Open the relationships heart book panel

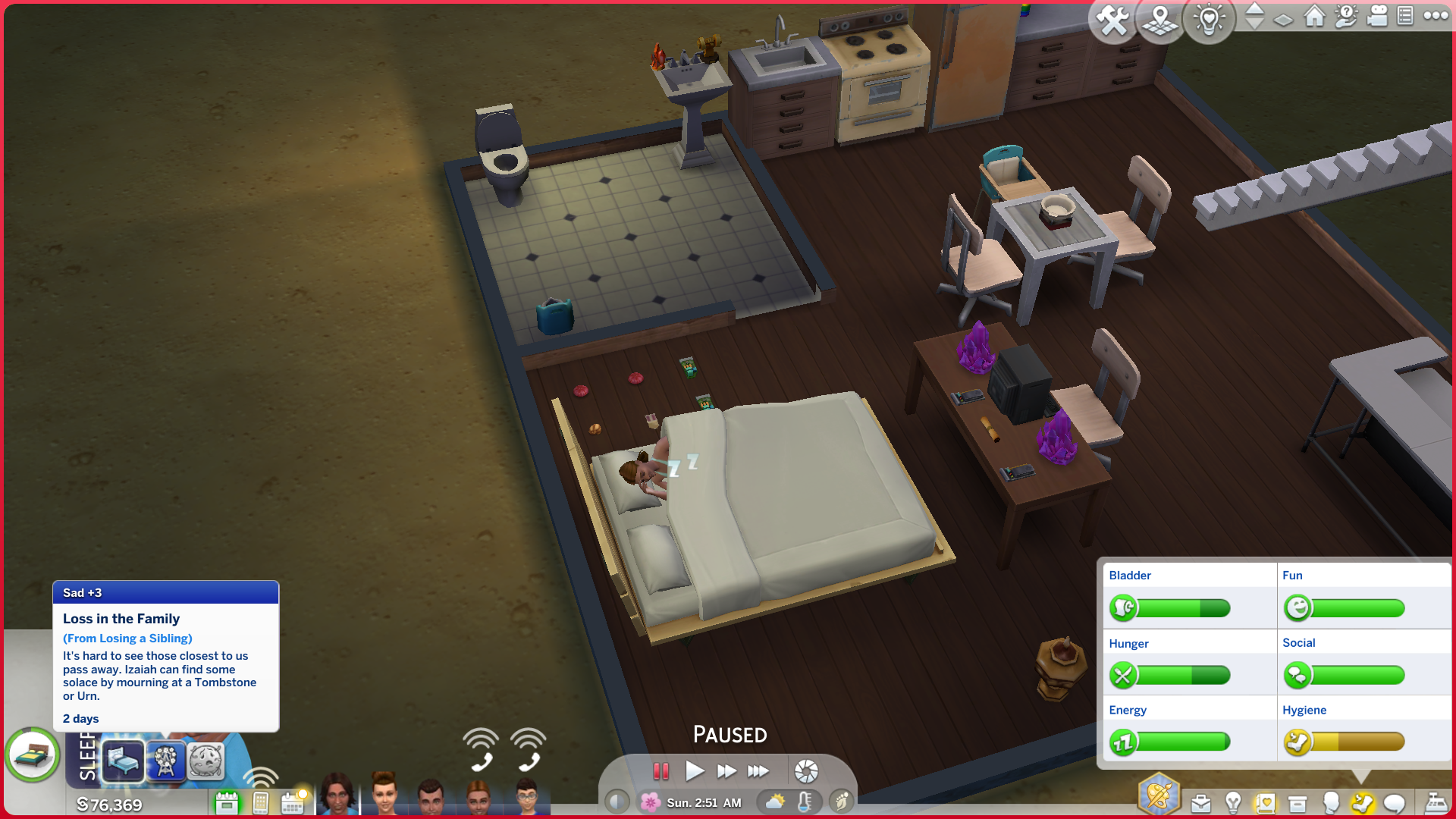coord(1265,803)
